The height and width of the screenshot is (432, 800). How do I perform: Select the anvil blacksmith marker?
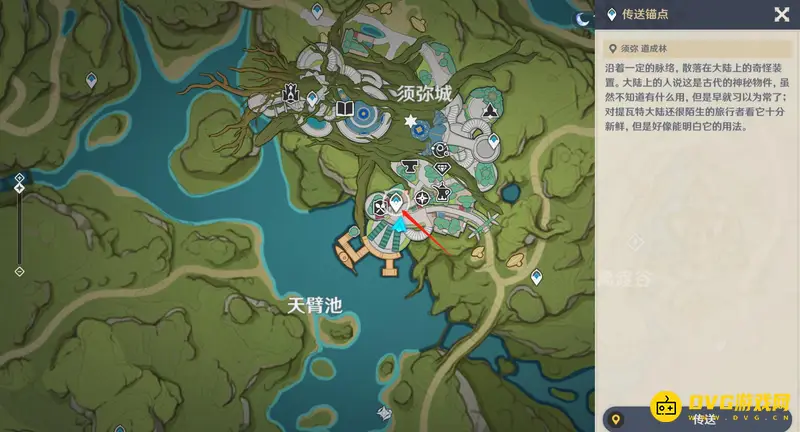click(408, 165)
